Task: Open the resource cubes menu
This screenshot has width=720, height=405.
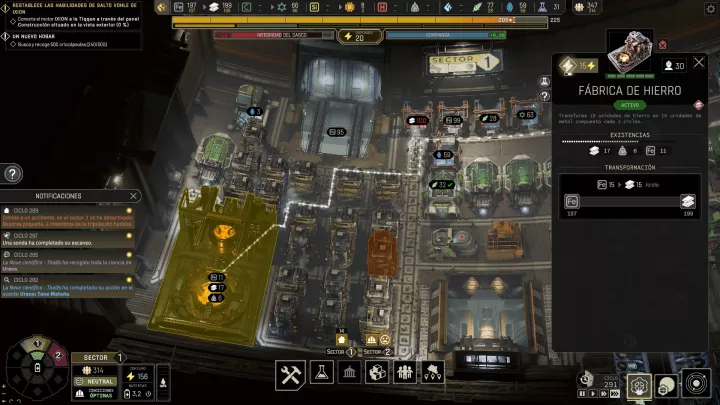Action: coord(377,374)
